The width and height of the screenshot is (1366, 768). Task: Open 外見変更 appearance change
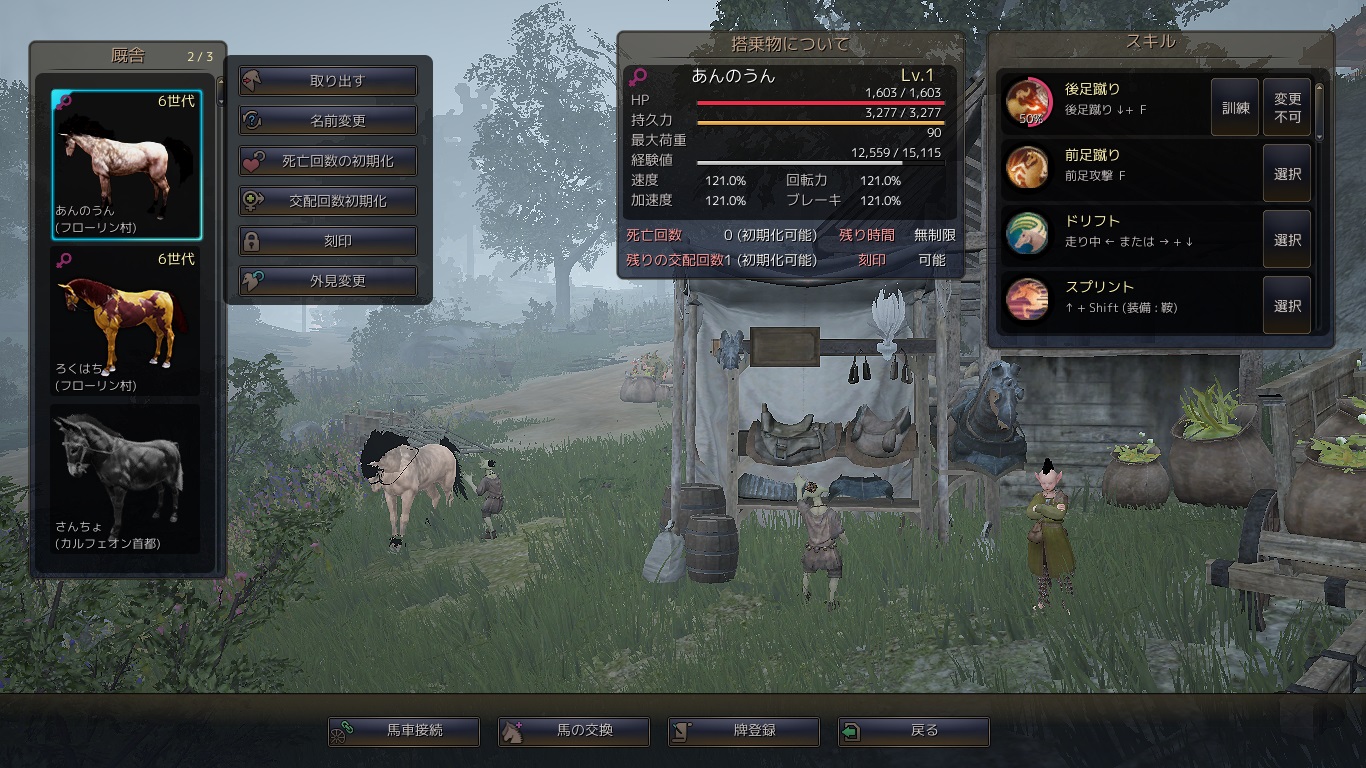point(328,281)
